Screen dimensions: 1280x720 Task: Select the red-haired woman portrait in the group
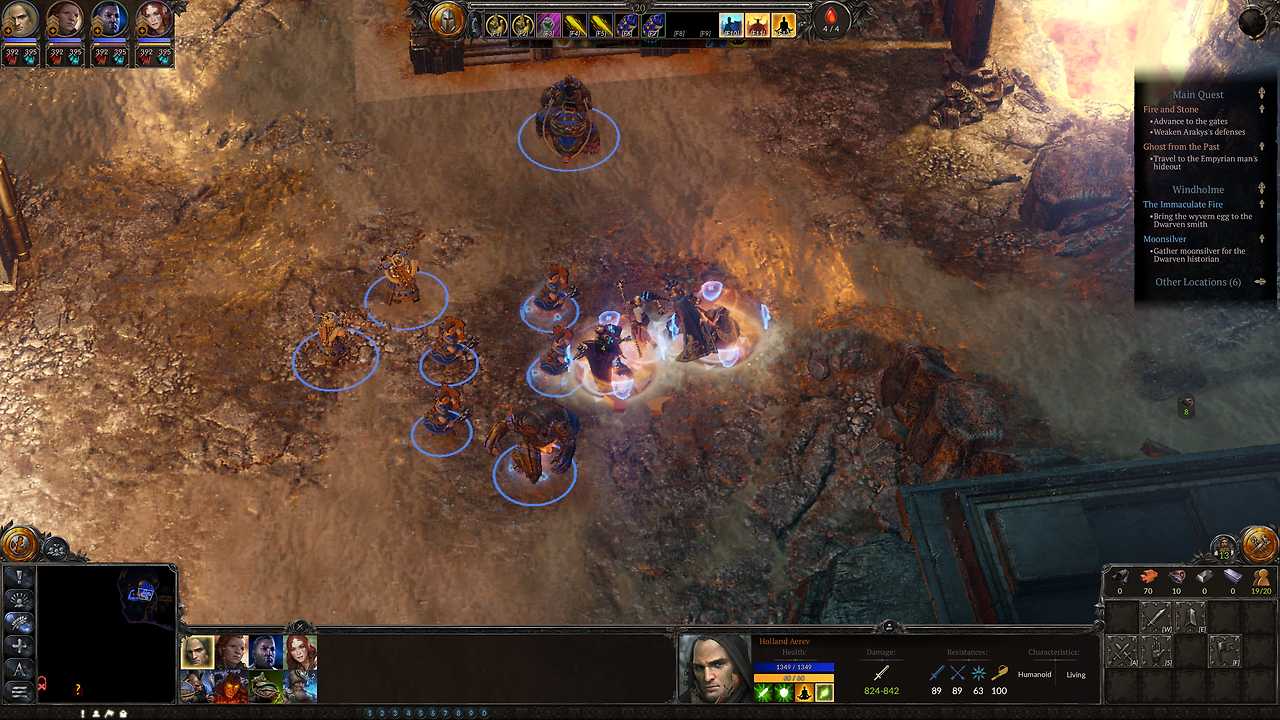pos(300,652)
